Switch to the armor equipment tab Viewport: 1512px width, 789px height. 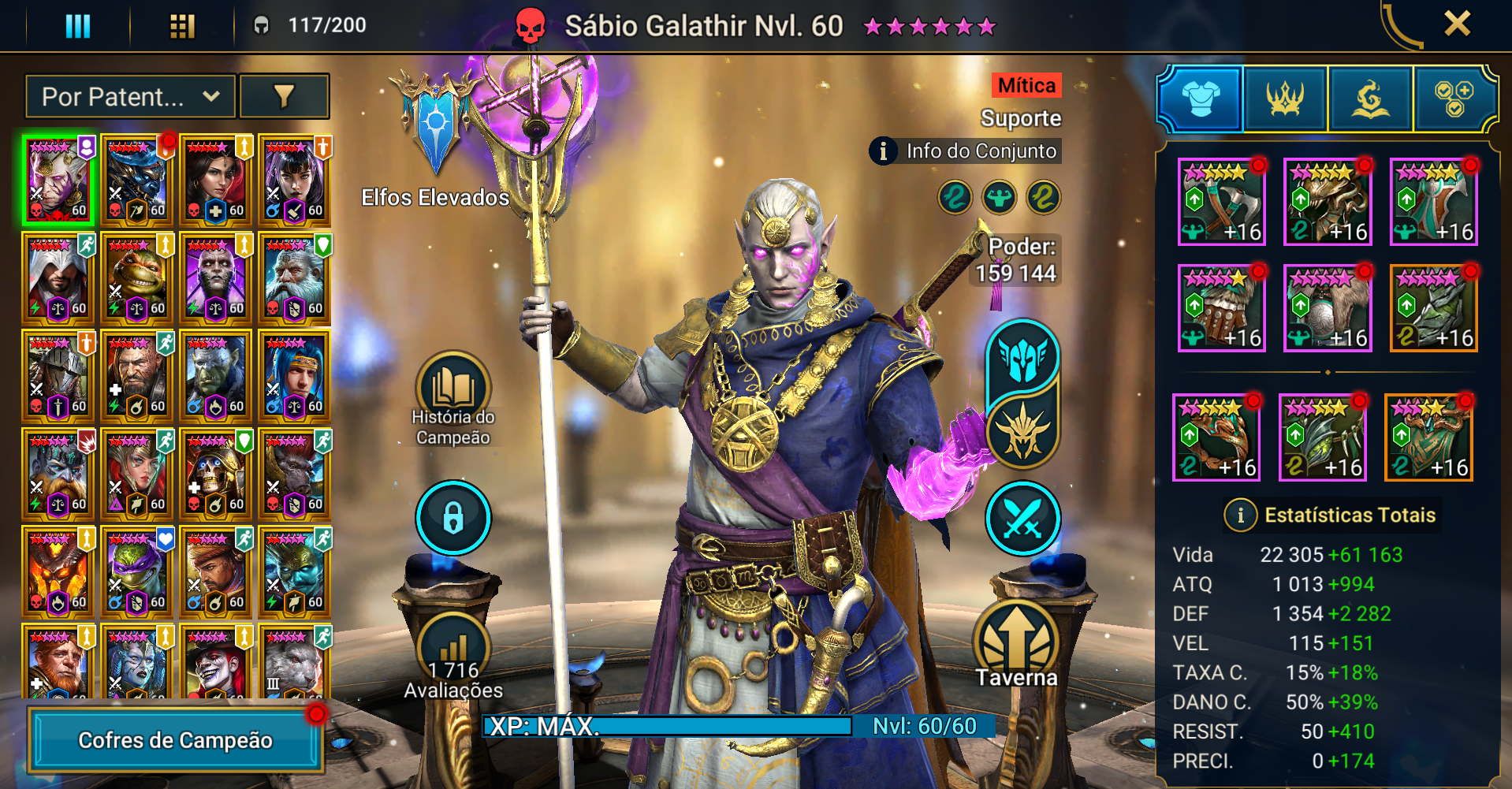point(1201,99)
